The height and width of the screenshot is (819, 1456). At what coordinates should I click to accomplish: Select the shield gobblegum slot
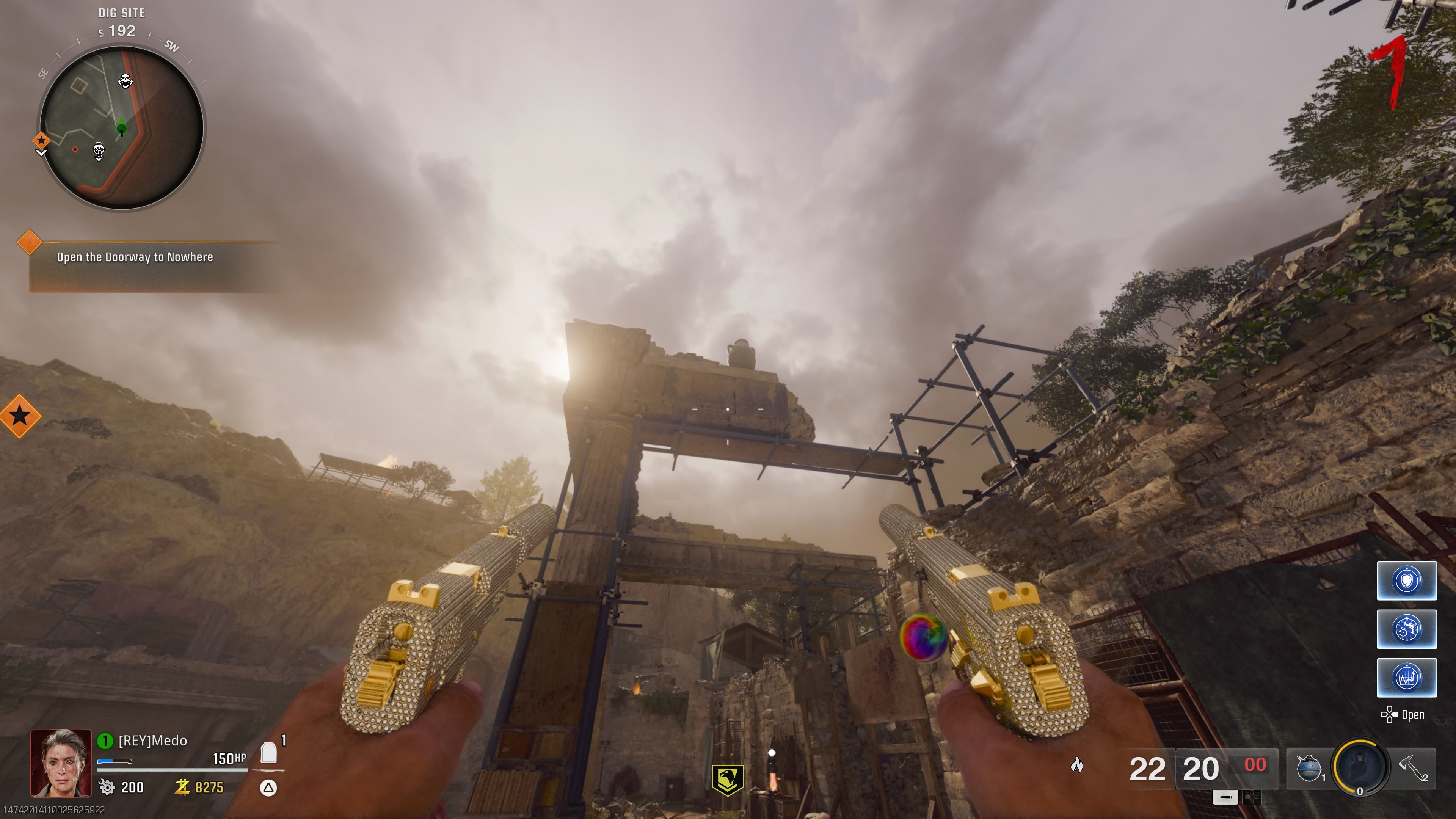click(1406, 581)
